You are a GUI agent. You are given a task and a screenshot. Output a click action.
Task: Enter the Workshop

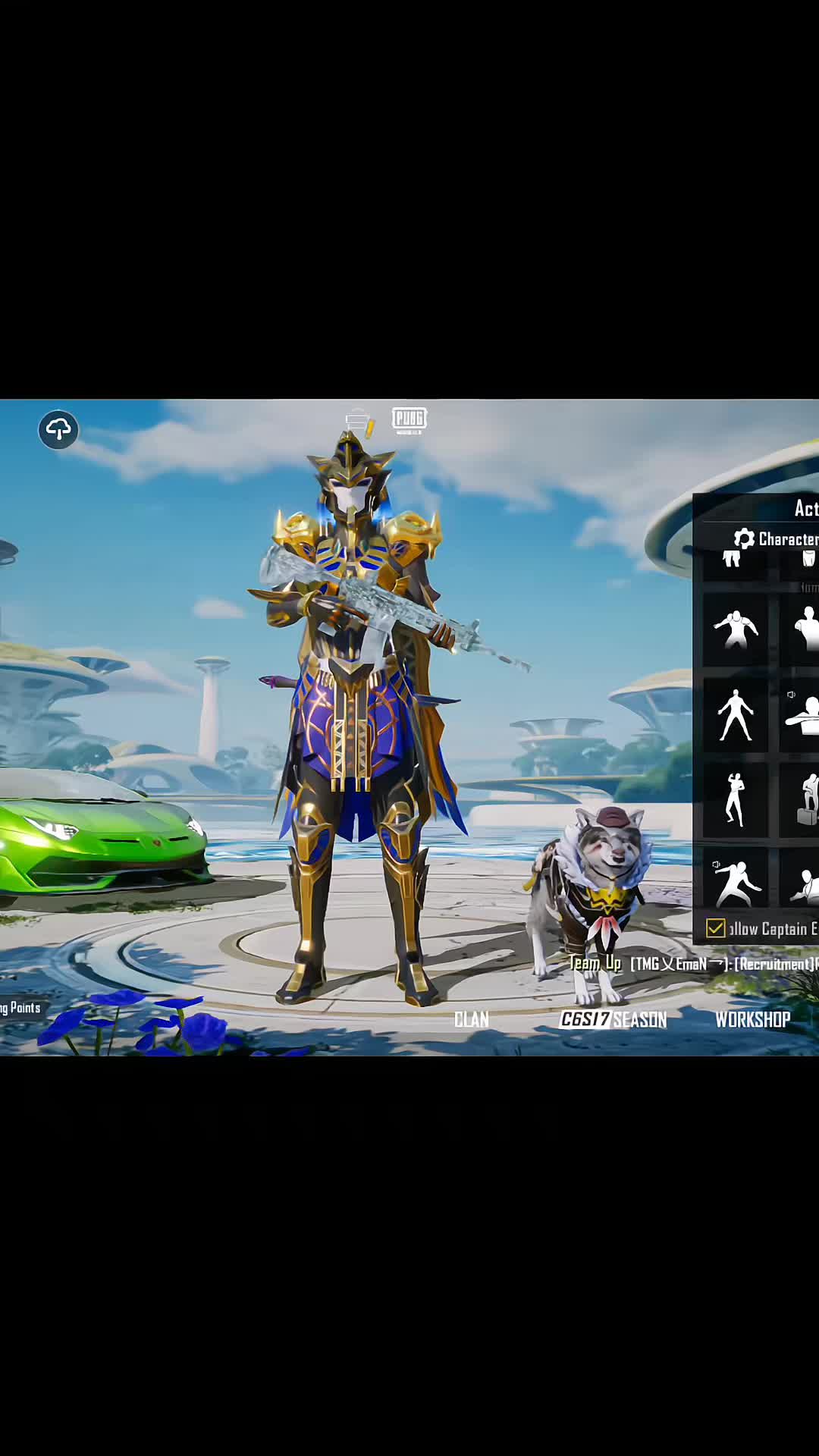[x=752, y=1019]
